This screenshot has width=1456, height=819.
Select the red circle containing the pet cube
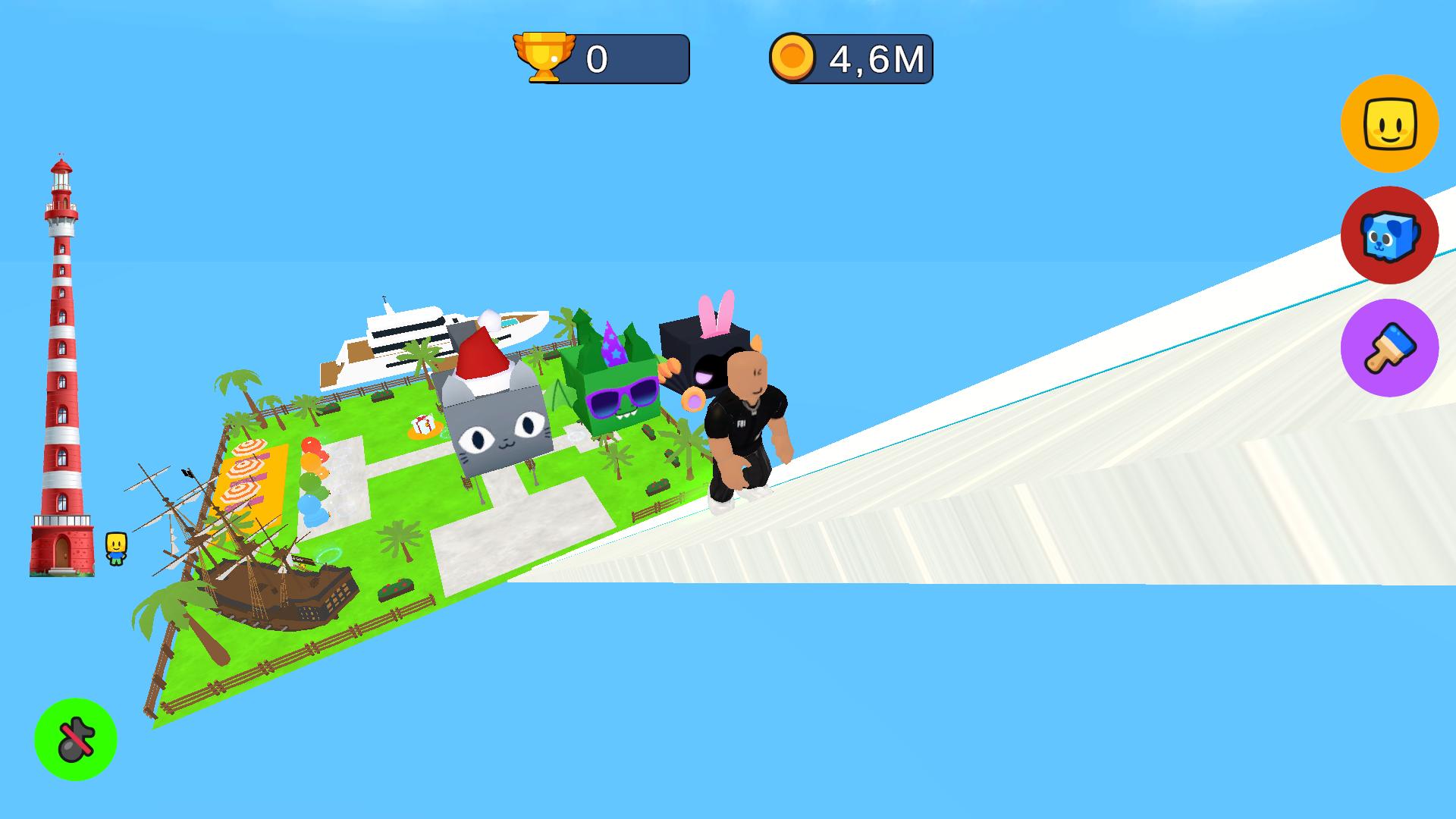click(1390, 236)
